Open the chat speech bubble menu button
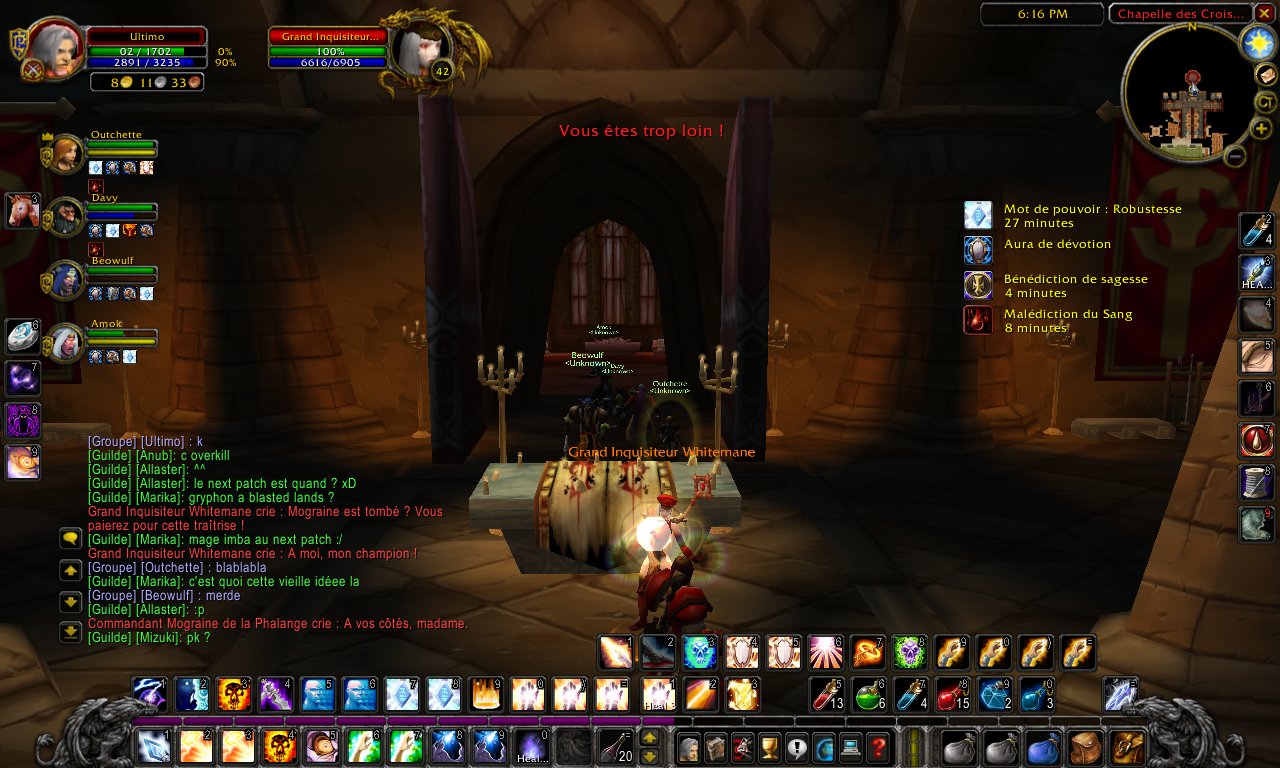The image size is (1280, 768). coord(70,538)
